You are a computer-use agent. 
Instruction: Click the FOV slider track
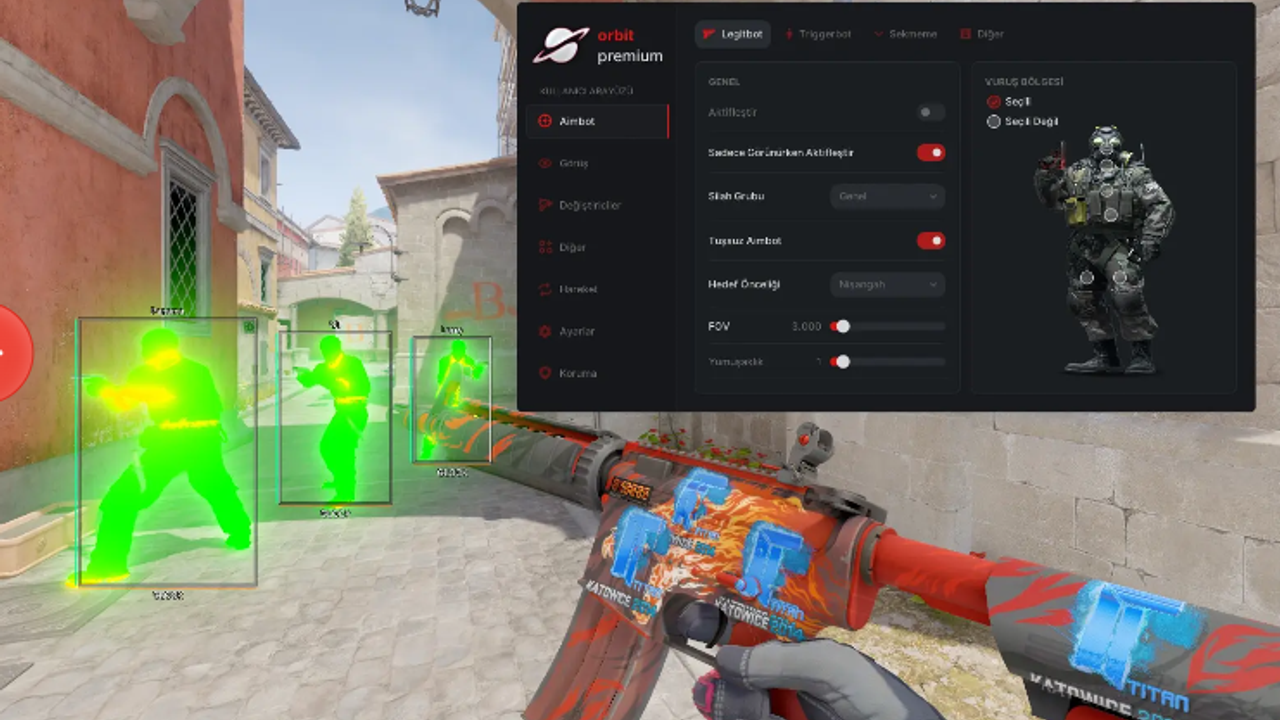tap(889, 326)
